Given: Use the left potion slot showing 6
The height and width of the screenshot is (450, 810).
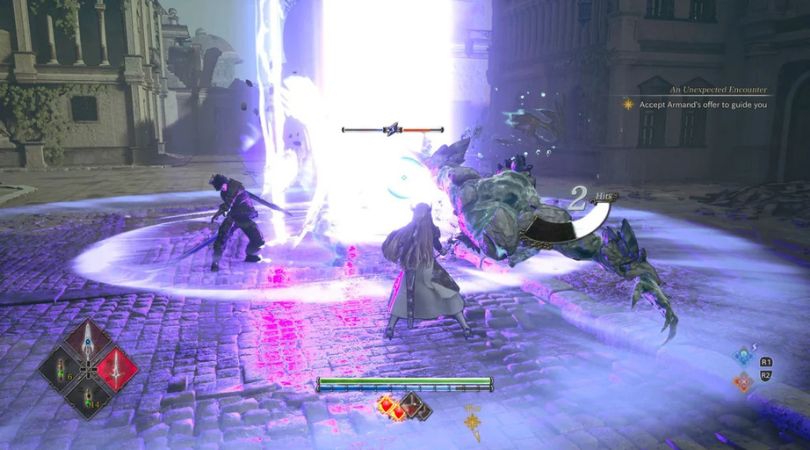Looking at the screenshot, I should tap(60, 368).
